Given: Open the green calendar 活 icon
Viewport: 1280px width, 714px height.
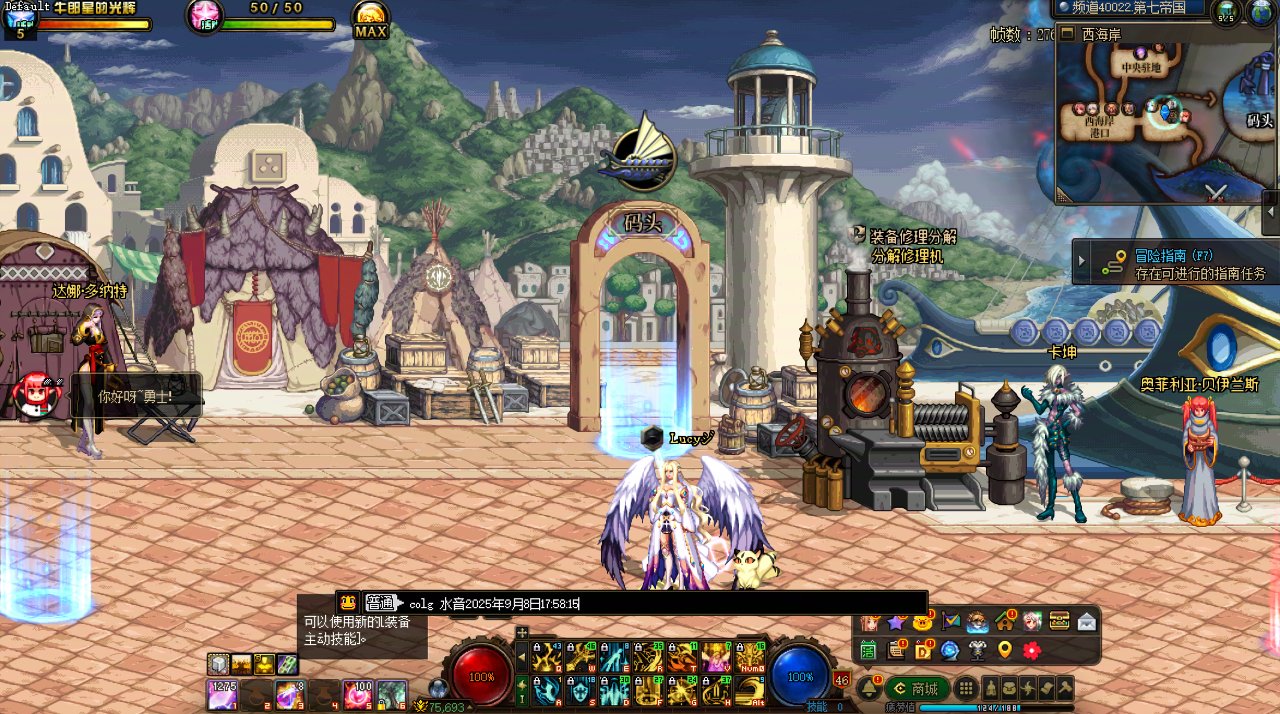Looking at the screenshot, I should click(869, 650).
